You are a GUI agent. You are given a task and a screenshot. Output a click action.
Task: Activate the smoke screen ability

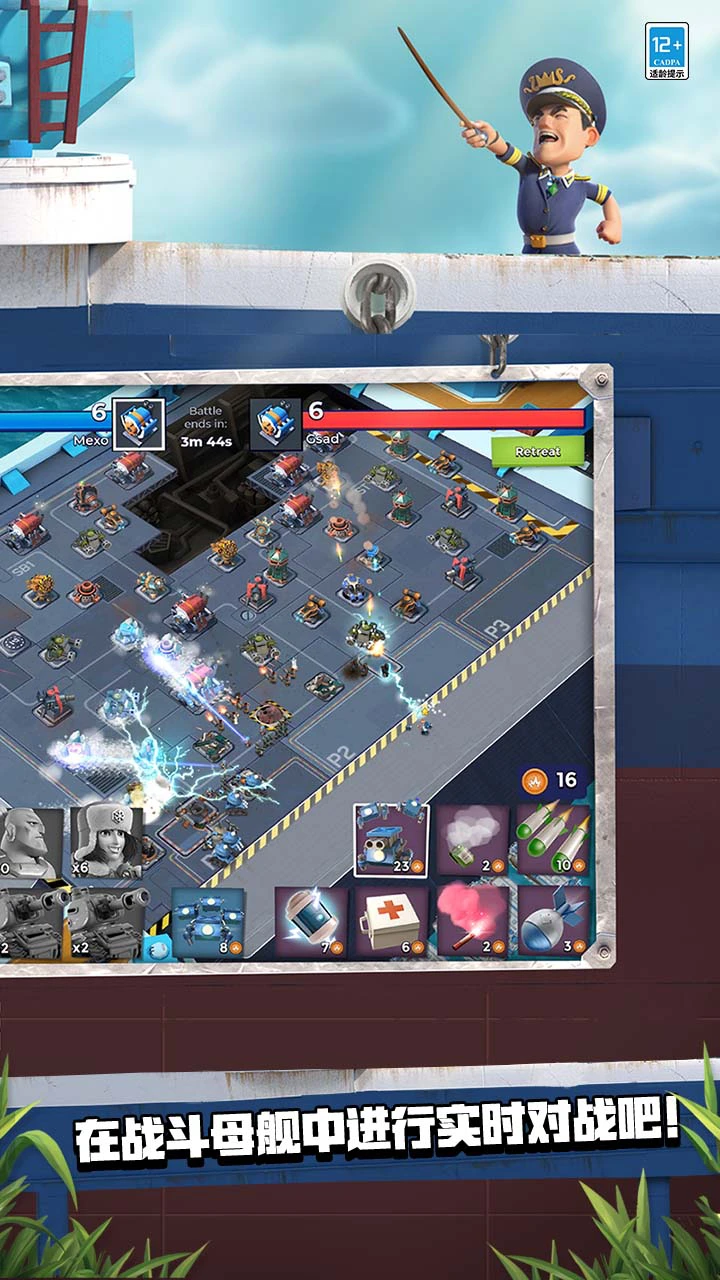tap(471, 840)
